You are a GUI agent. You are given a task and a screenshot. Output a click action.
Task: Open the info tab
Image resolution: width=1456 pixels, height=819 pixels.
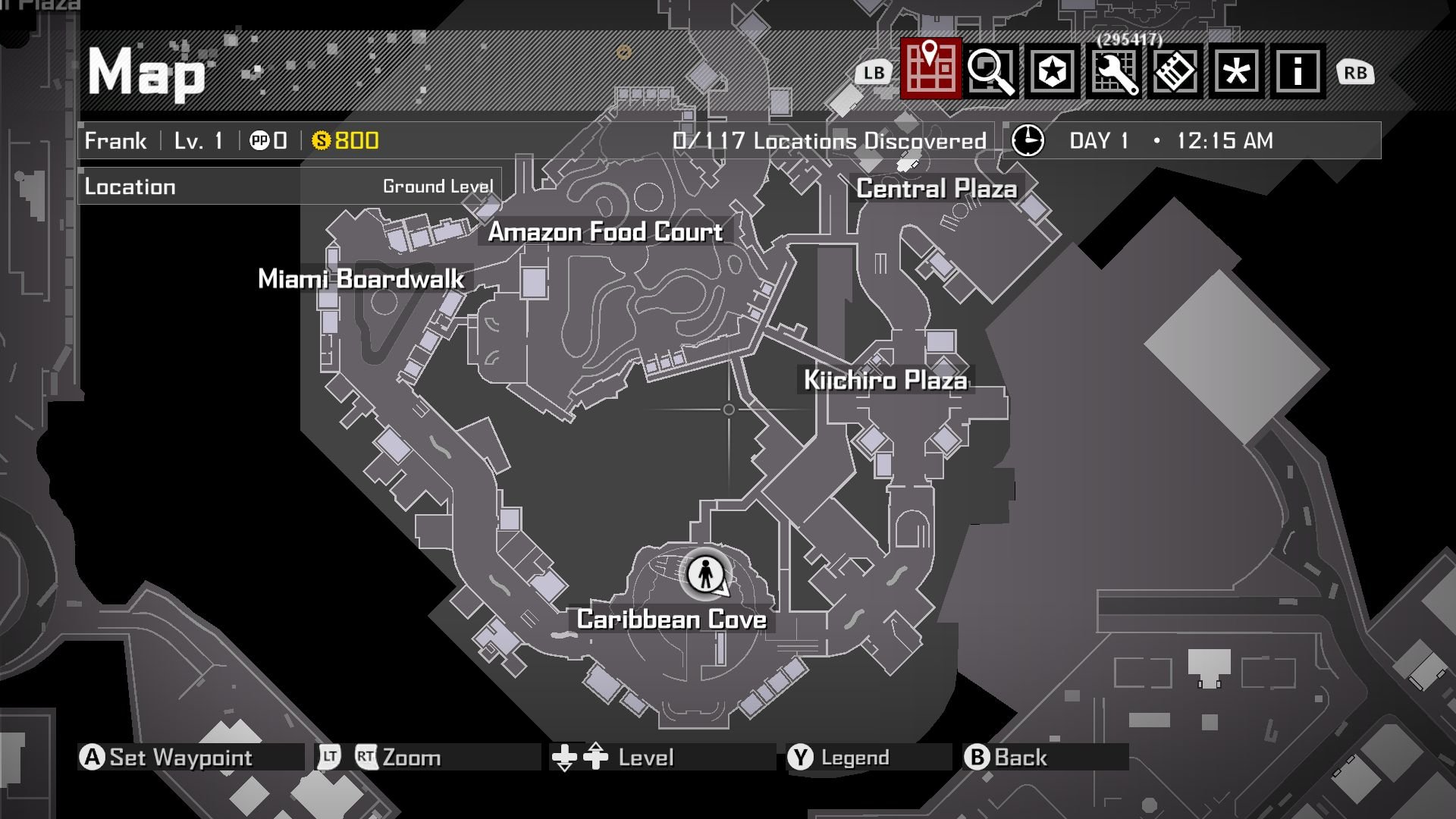(x=1298, y=71)
